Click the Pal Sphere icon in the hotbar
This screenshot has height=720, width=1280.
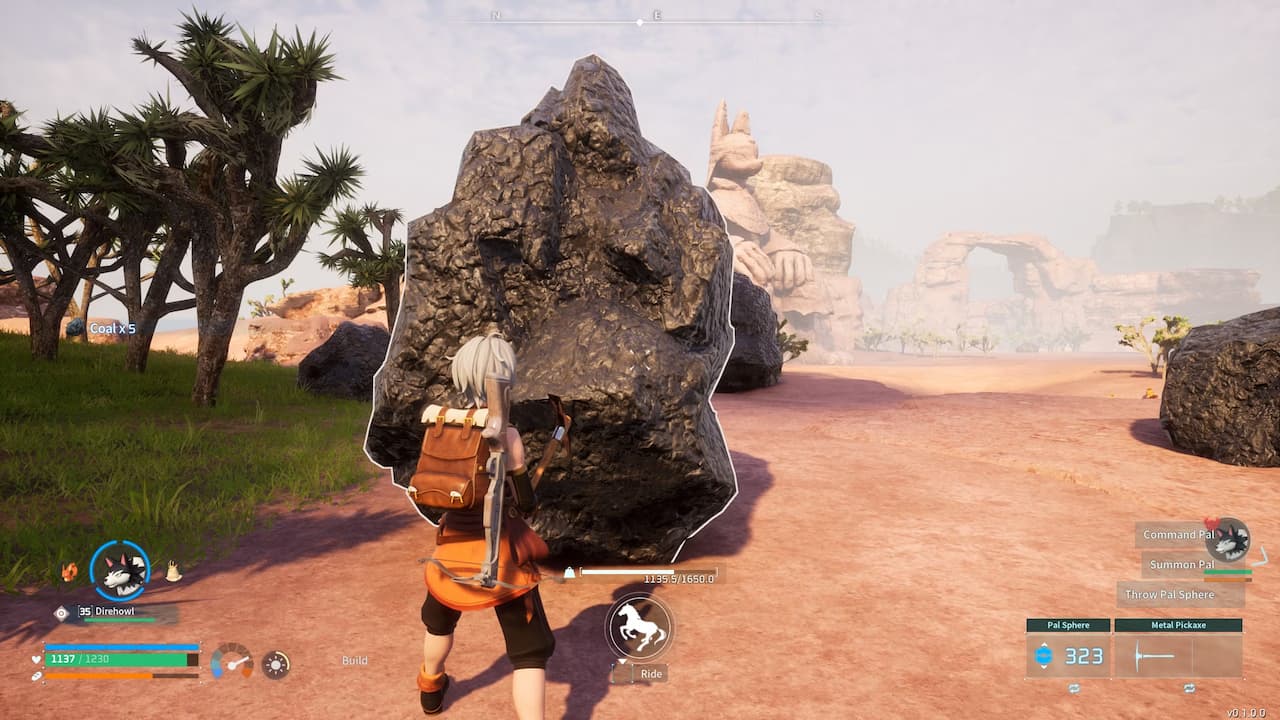pyautogui.click(x=1045, y=655)
